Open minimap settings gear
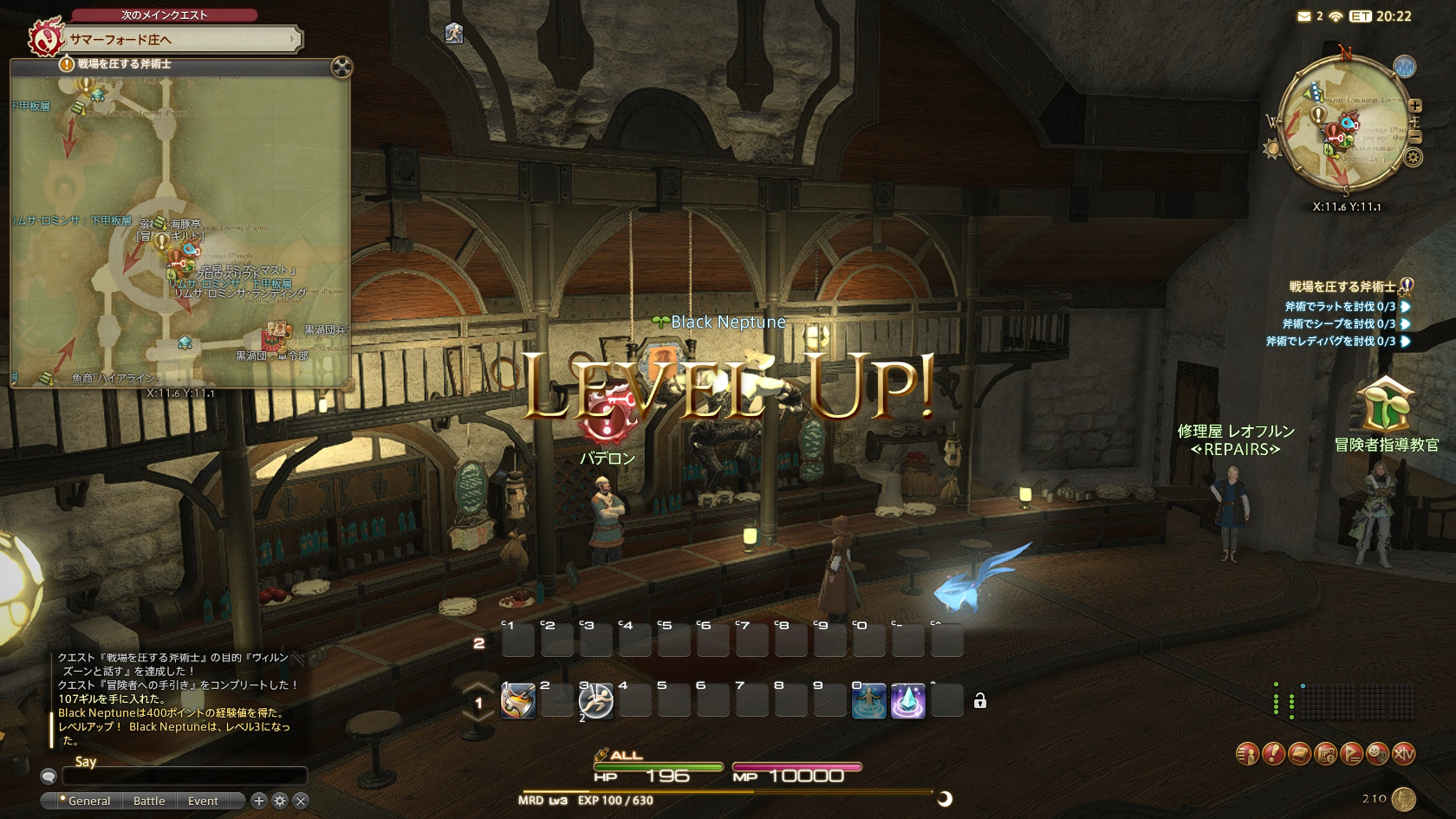Viewport: 1456px width, 819px height. (1414, 158)
